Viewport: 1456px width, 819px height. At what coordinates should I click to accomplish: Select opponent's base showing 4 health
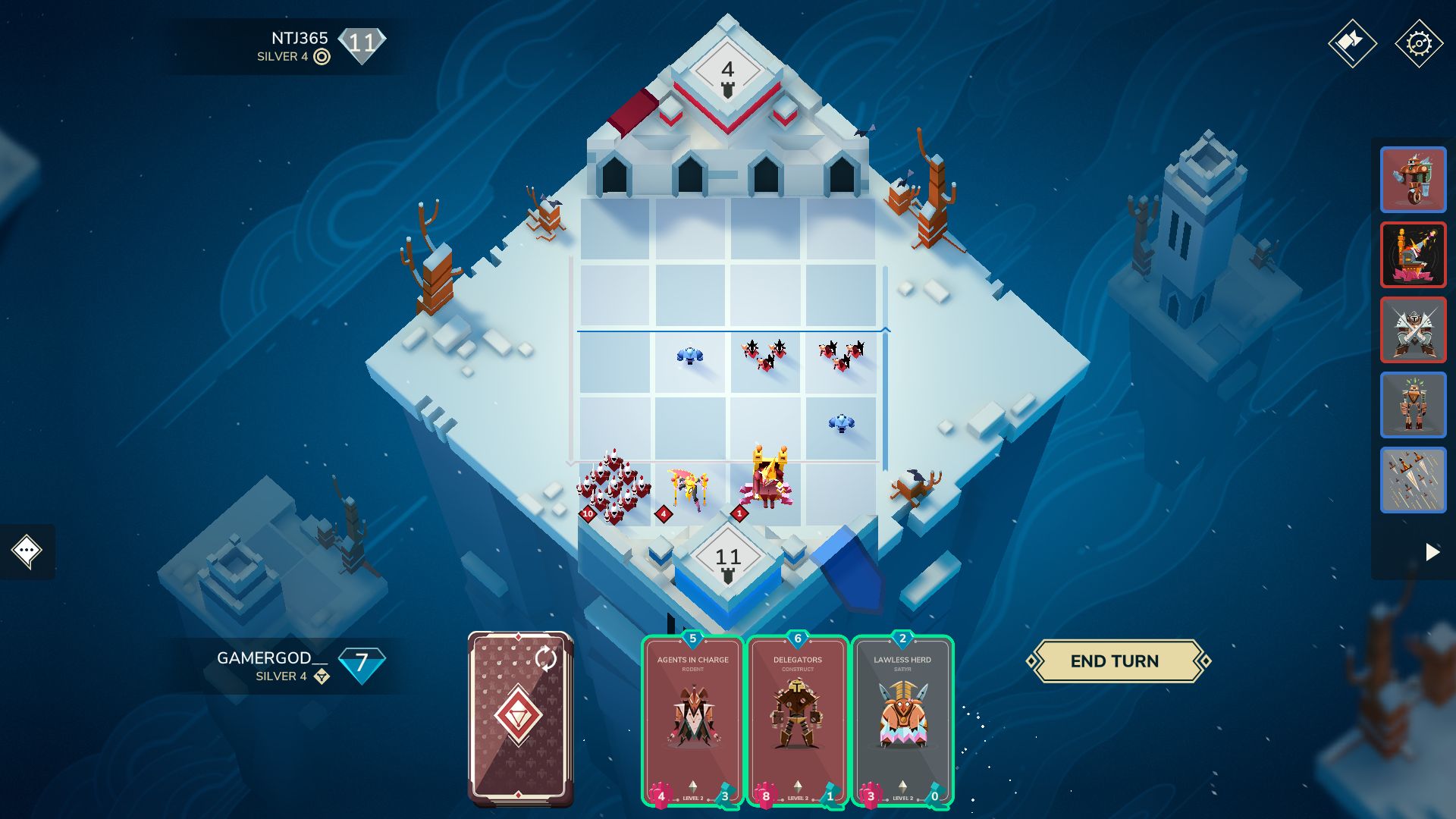(x=727, y=70)
